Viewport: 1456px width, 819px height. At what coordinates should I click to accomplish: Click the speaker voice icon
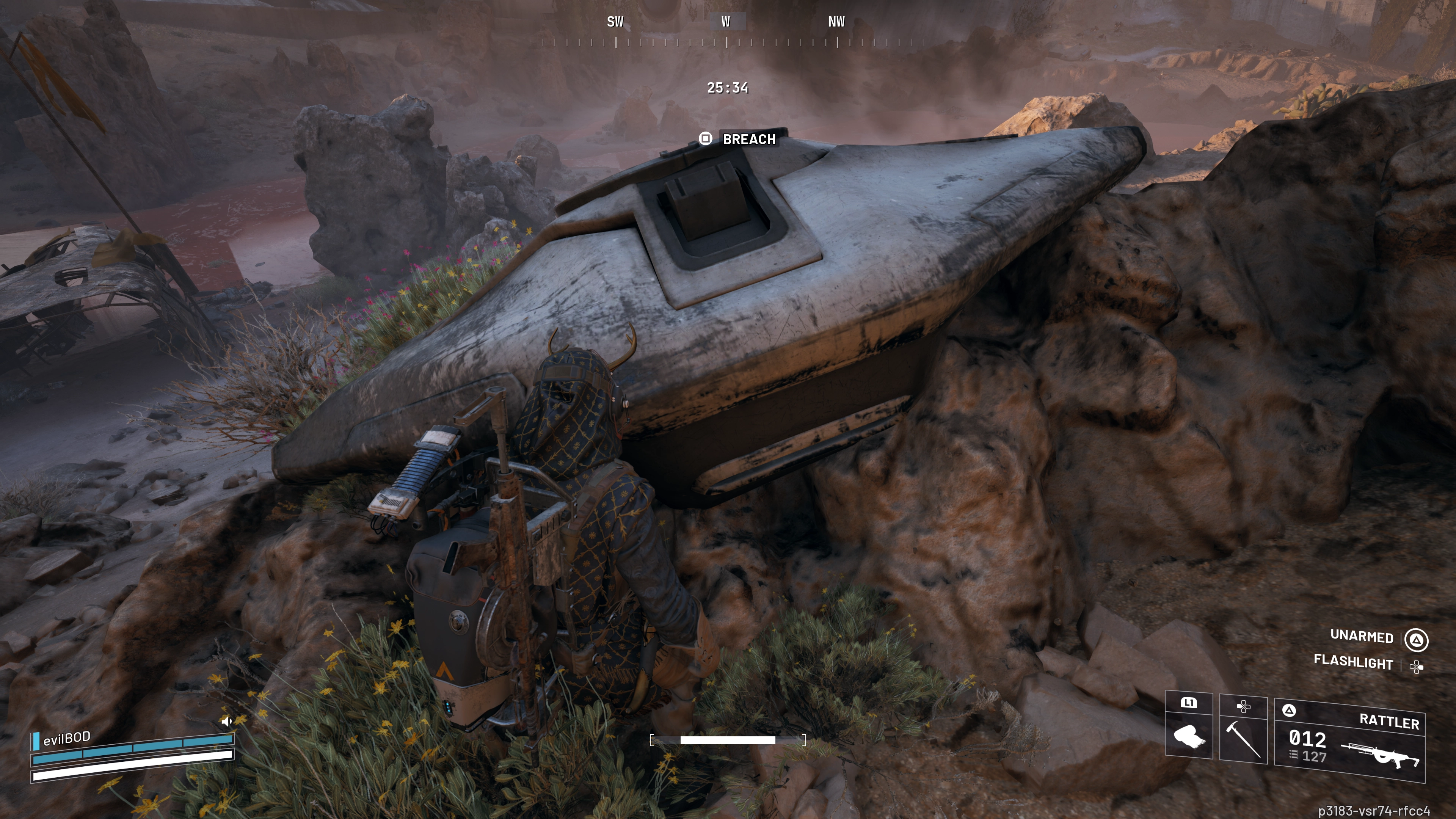227,721
